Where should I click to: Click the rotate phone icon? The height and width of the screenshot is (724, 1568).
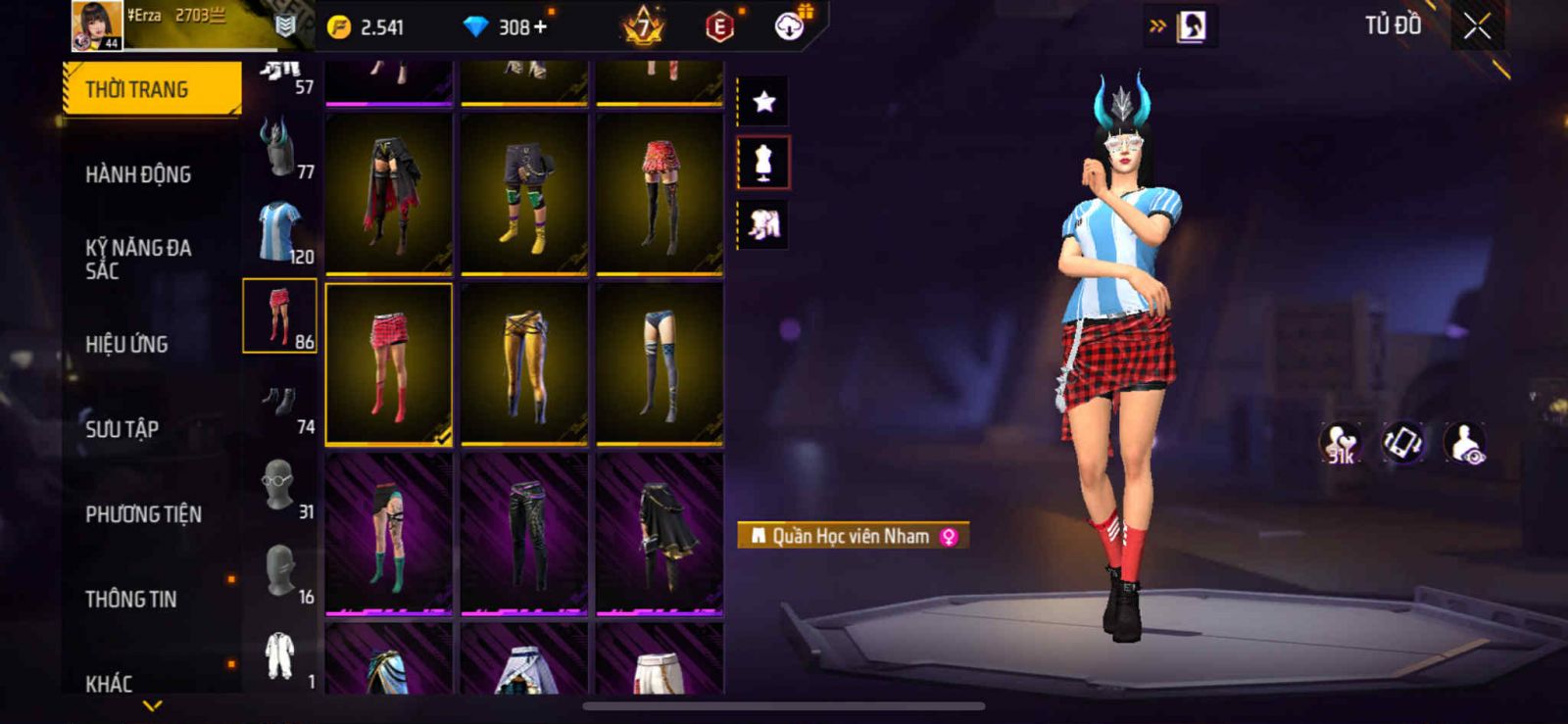[1403, 443]
